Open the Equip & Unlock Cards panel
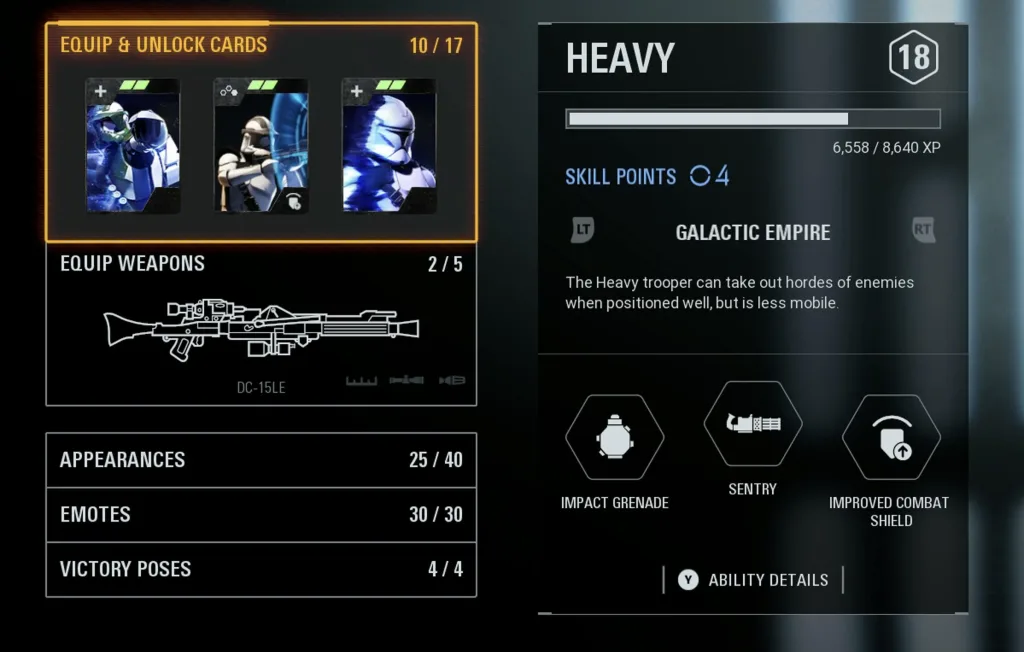The height and width of the screenshot is (652, 1024). [x=163, y=45]
